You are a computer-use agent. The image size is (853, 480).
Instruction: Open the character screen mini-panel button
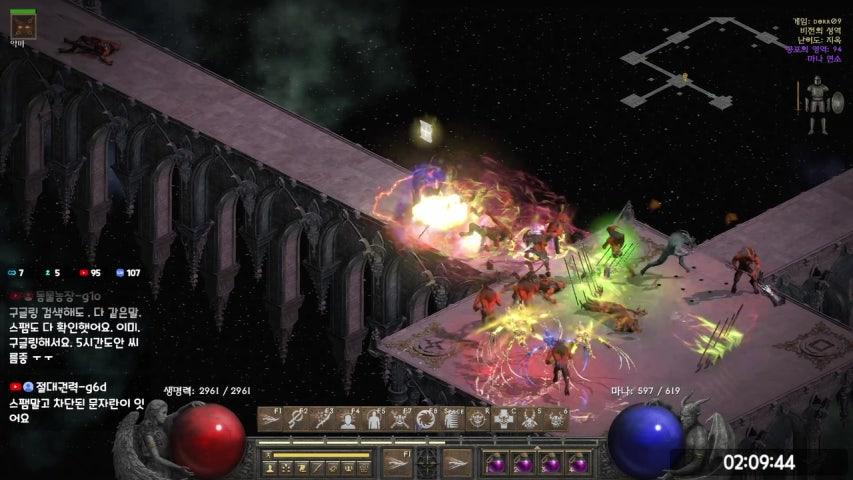tap(270, 467)
